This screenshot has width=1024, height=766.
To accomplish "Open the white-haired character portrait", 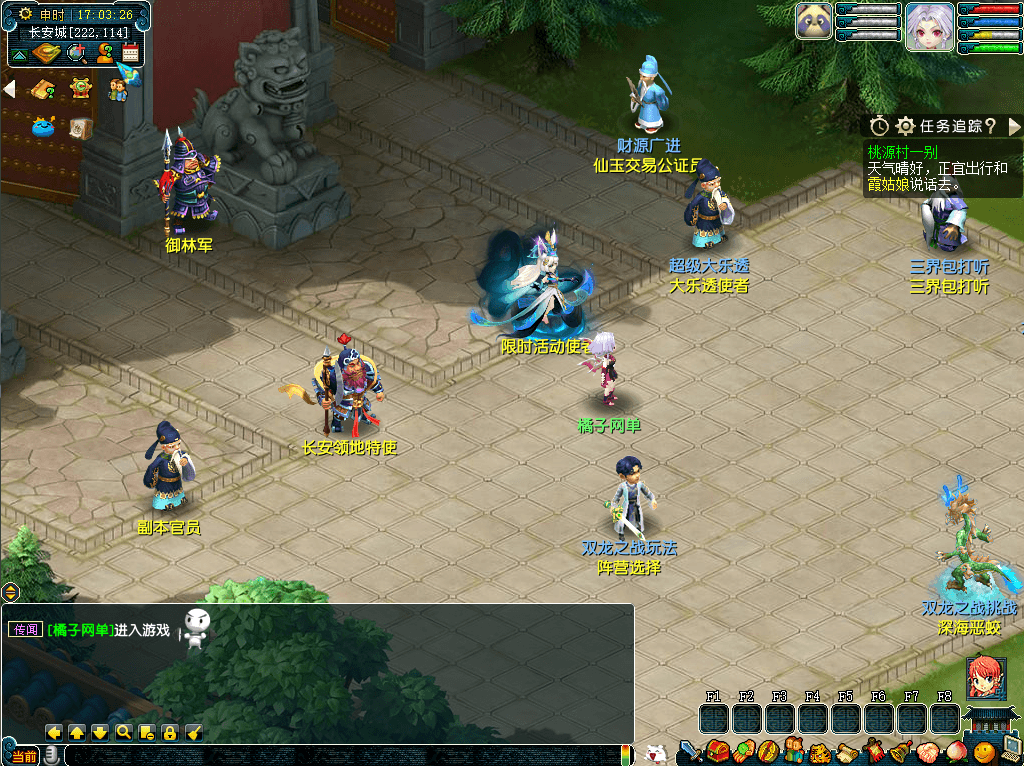I will [930, 27].
